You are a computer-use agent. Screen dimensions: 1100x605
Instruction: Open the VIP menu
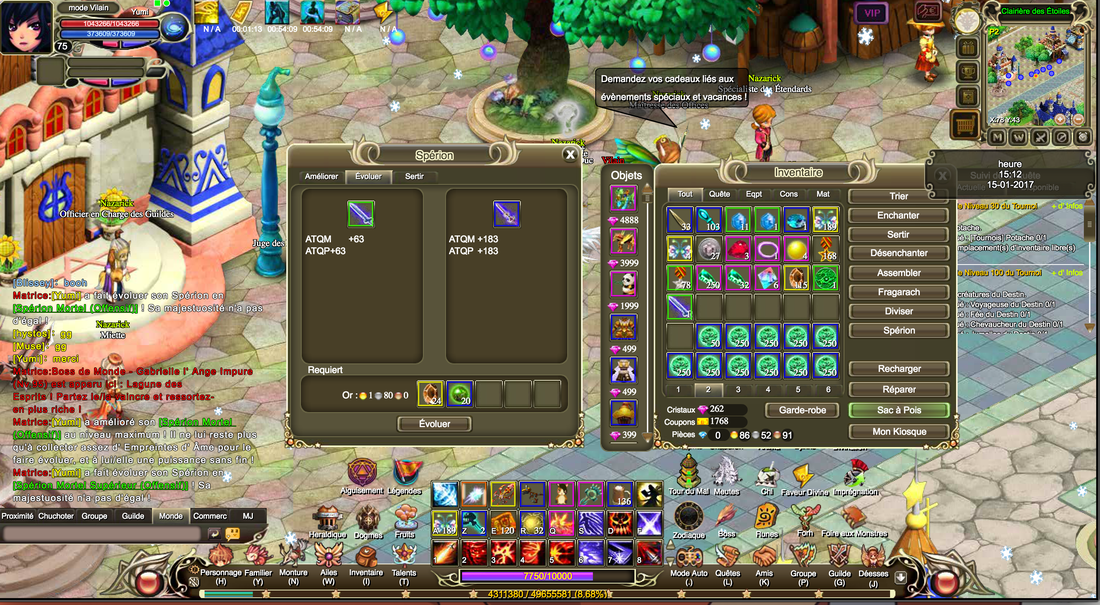[869, 13]
